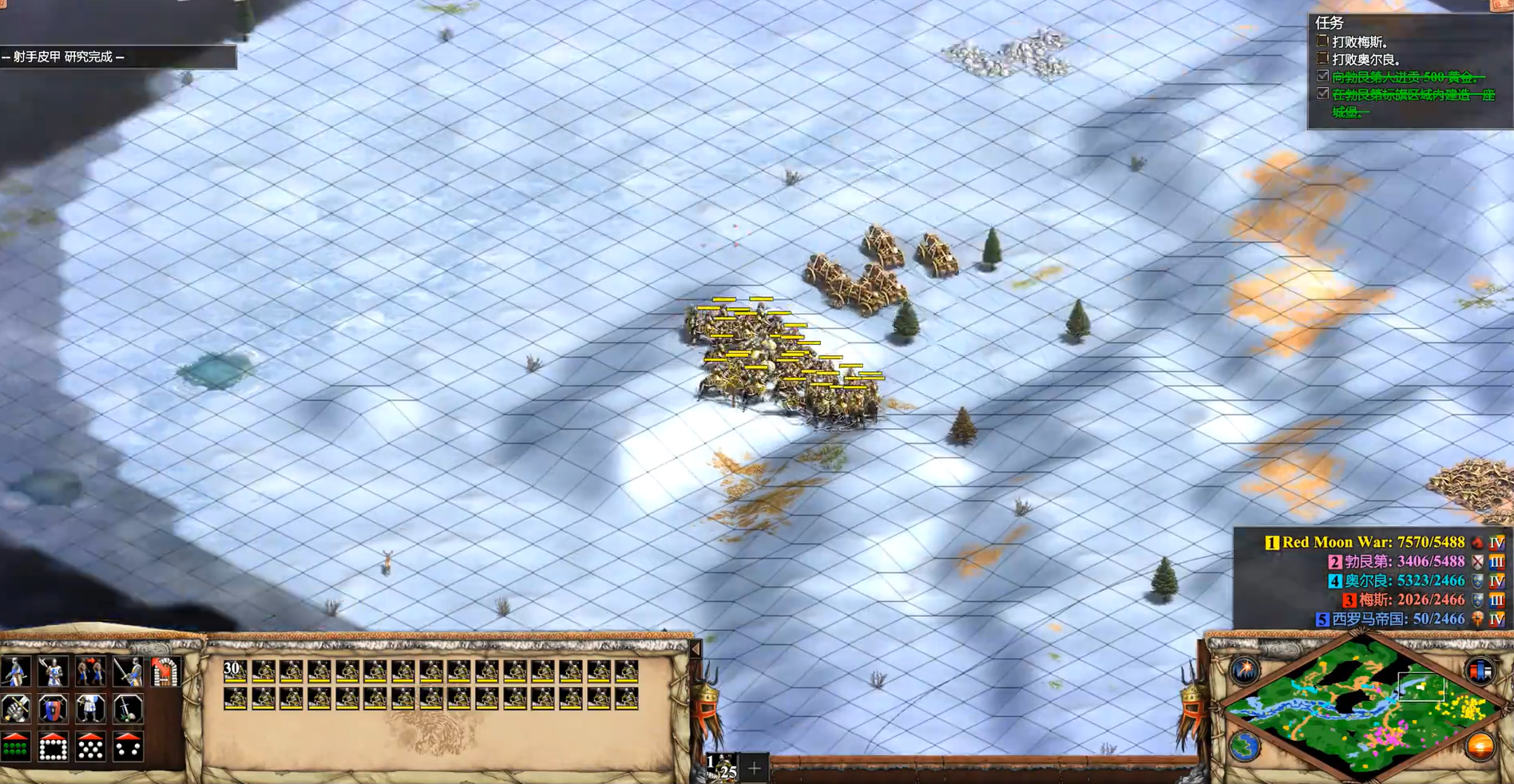Collapse the unit panel with the arrow
The height and width of the screenshot is (784, 1514).
[x=696, y=649]
